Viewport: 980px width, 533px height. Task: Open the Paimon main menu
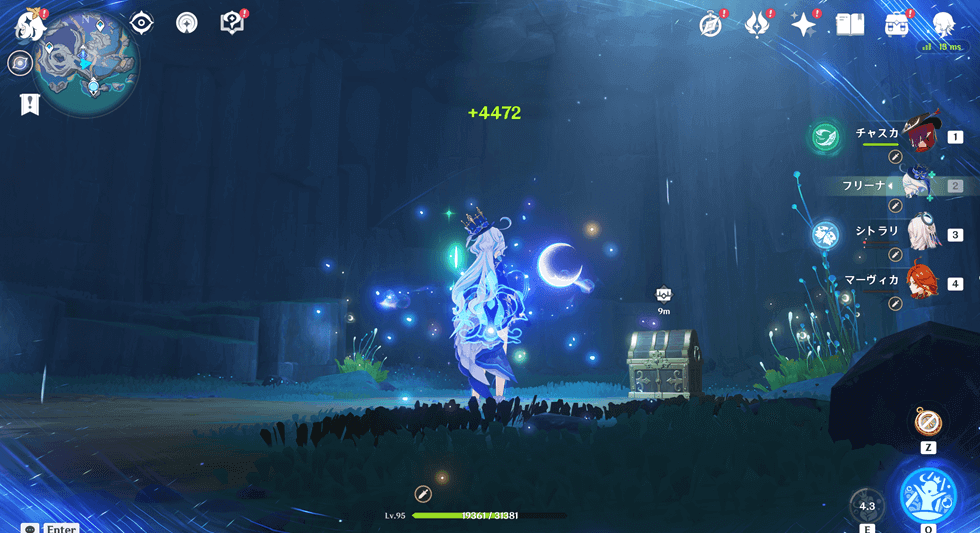tap(26, 23)
